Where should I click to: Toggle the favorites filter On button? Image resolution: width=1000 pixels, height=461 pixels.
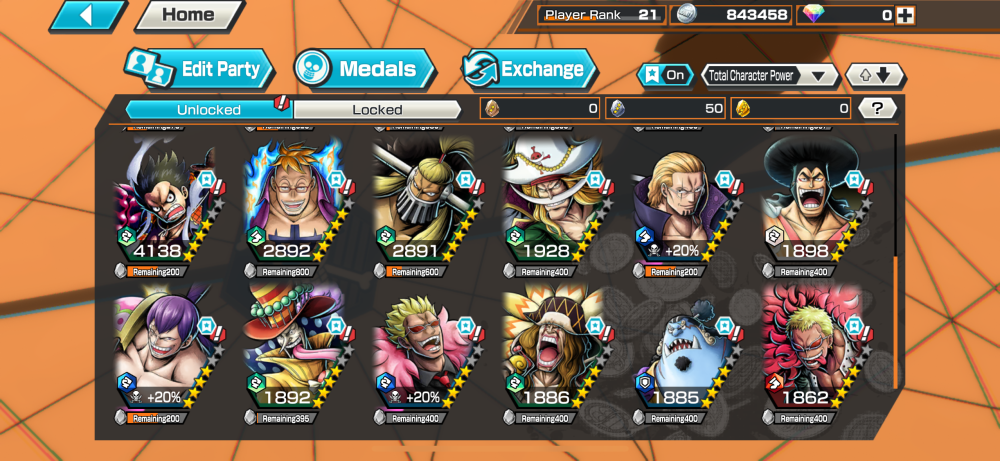[x=665, y=75]
